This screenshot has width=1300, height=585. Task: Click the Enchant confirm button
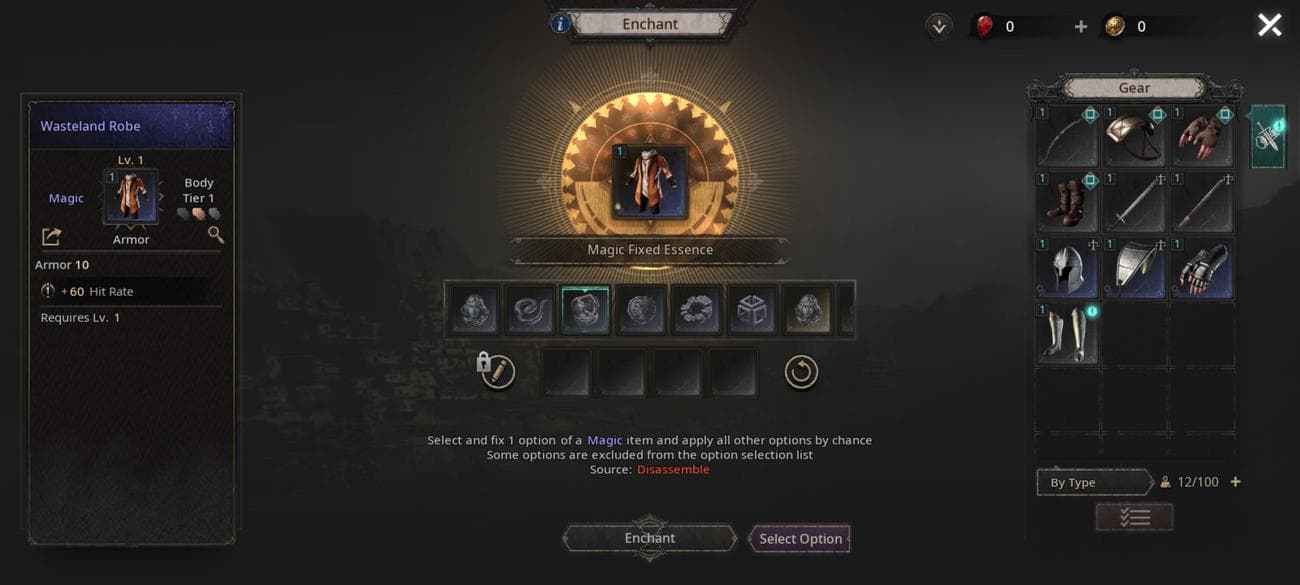pyautogui.click(x=649, y=538)
